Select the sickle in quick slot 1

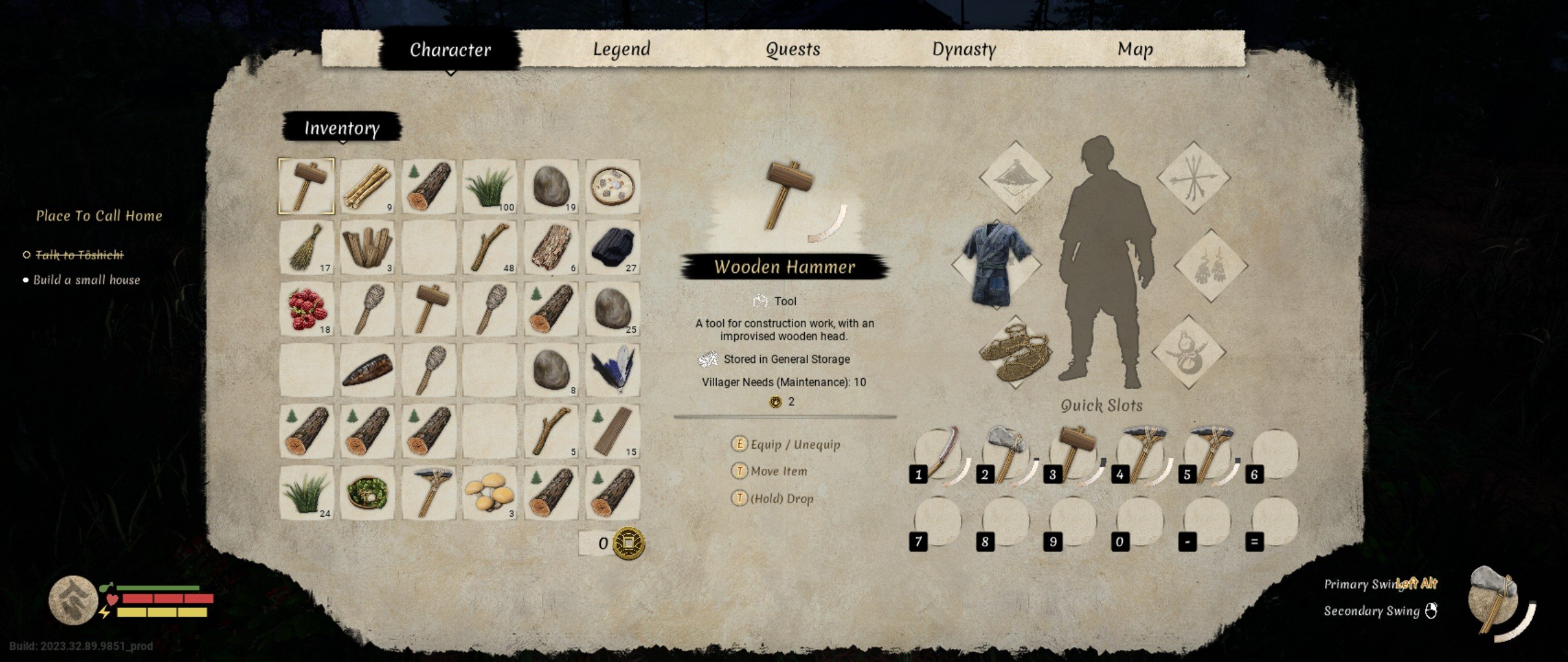[x=940, y=455]
